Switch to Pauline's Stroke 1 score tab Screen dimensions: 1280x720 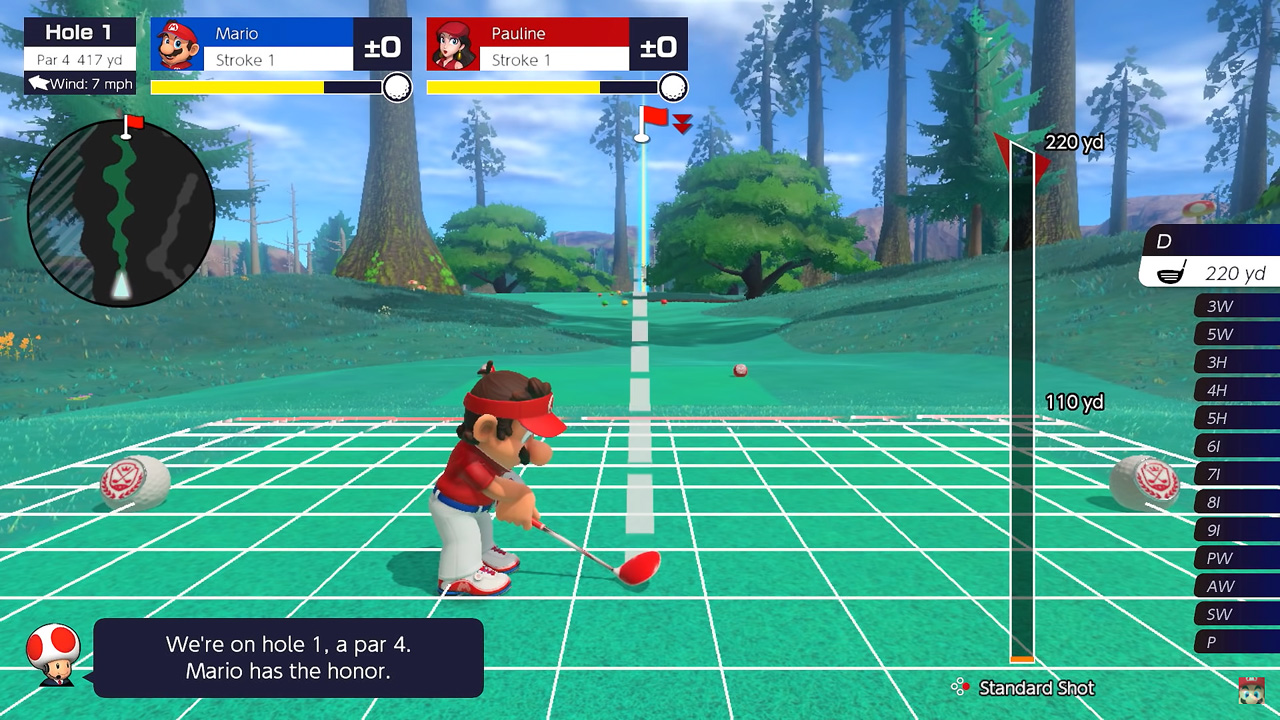point(553,59)
